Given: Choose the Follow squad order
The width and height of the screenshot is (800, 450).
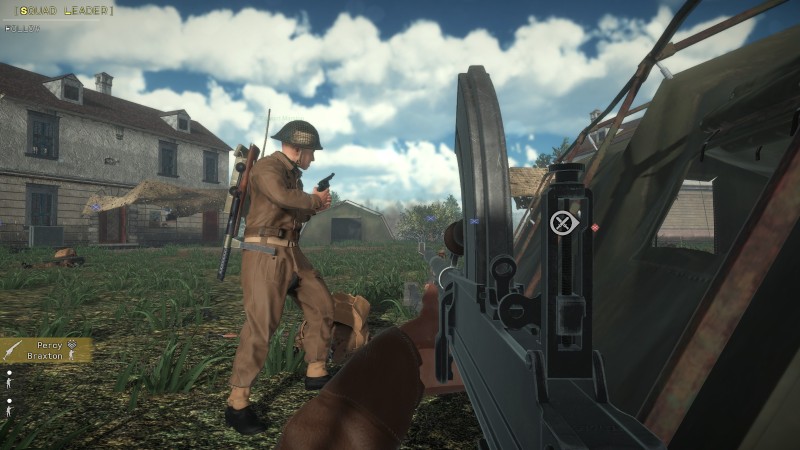Looking at the screenshot, I should pos(21,28).
